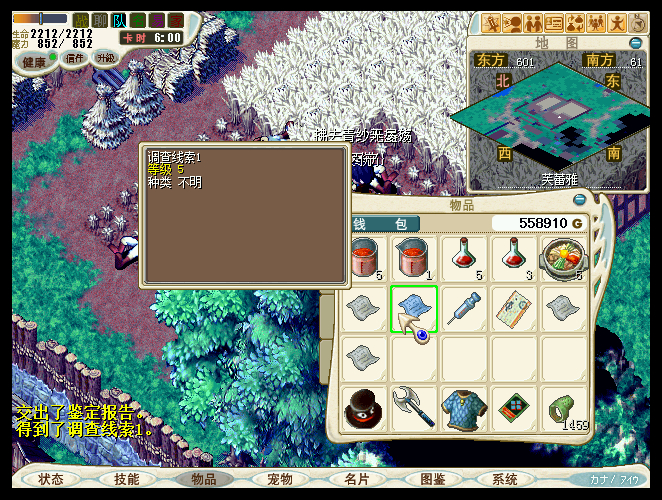Open the 宠物 pets tab
The image size is (662, 500).
tap(280, 479)
